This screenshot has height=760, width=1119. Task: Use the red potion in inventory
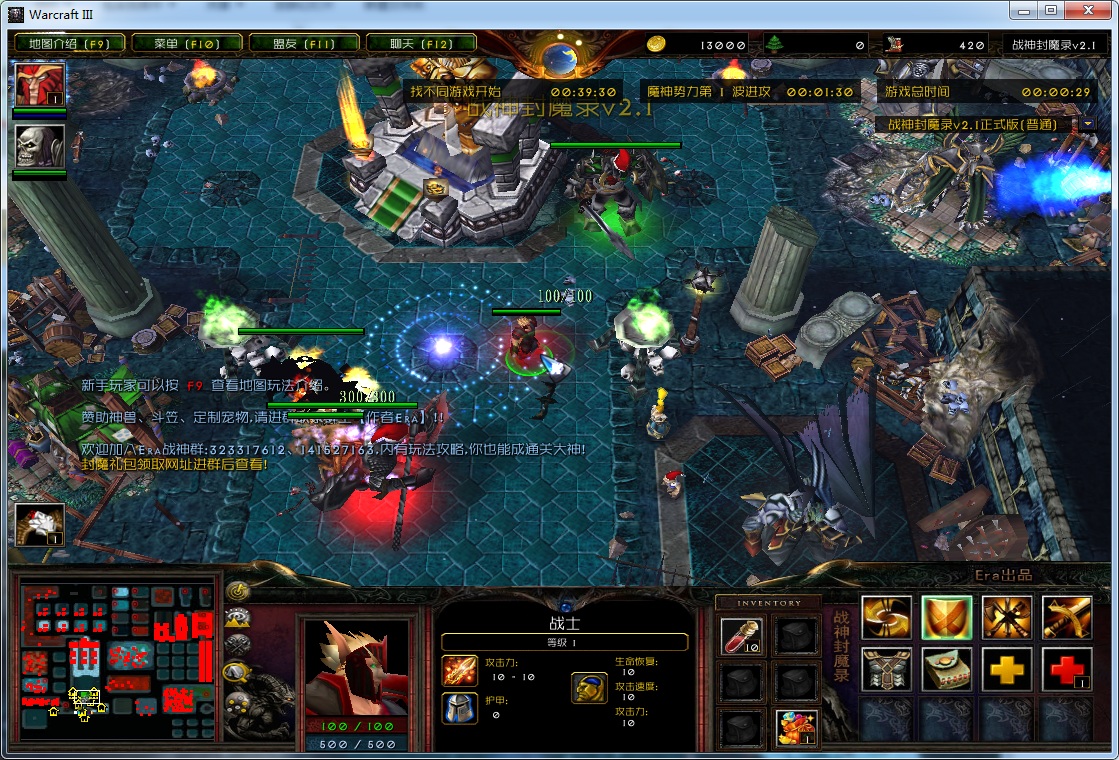pyautogui.click(x=741, y=636)
